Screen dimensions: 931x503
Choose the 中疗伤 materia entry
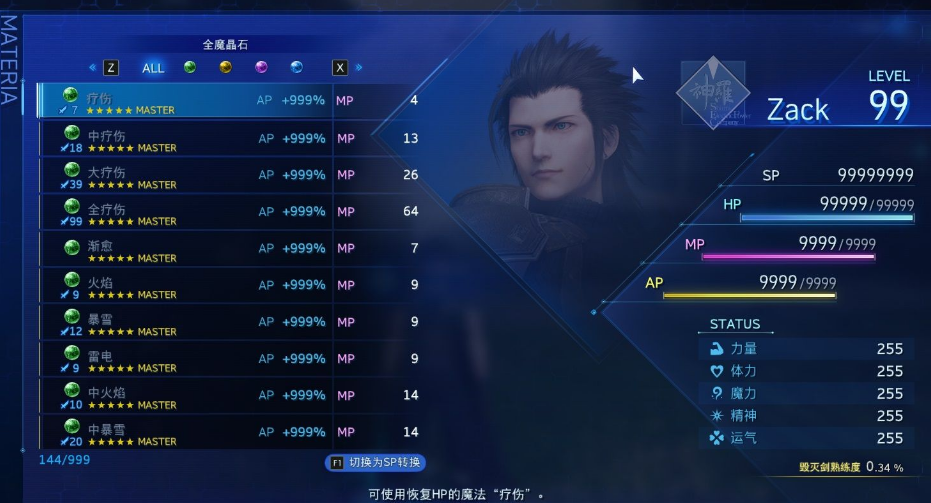tap(230, 138)
